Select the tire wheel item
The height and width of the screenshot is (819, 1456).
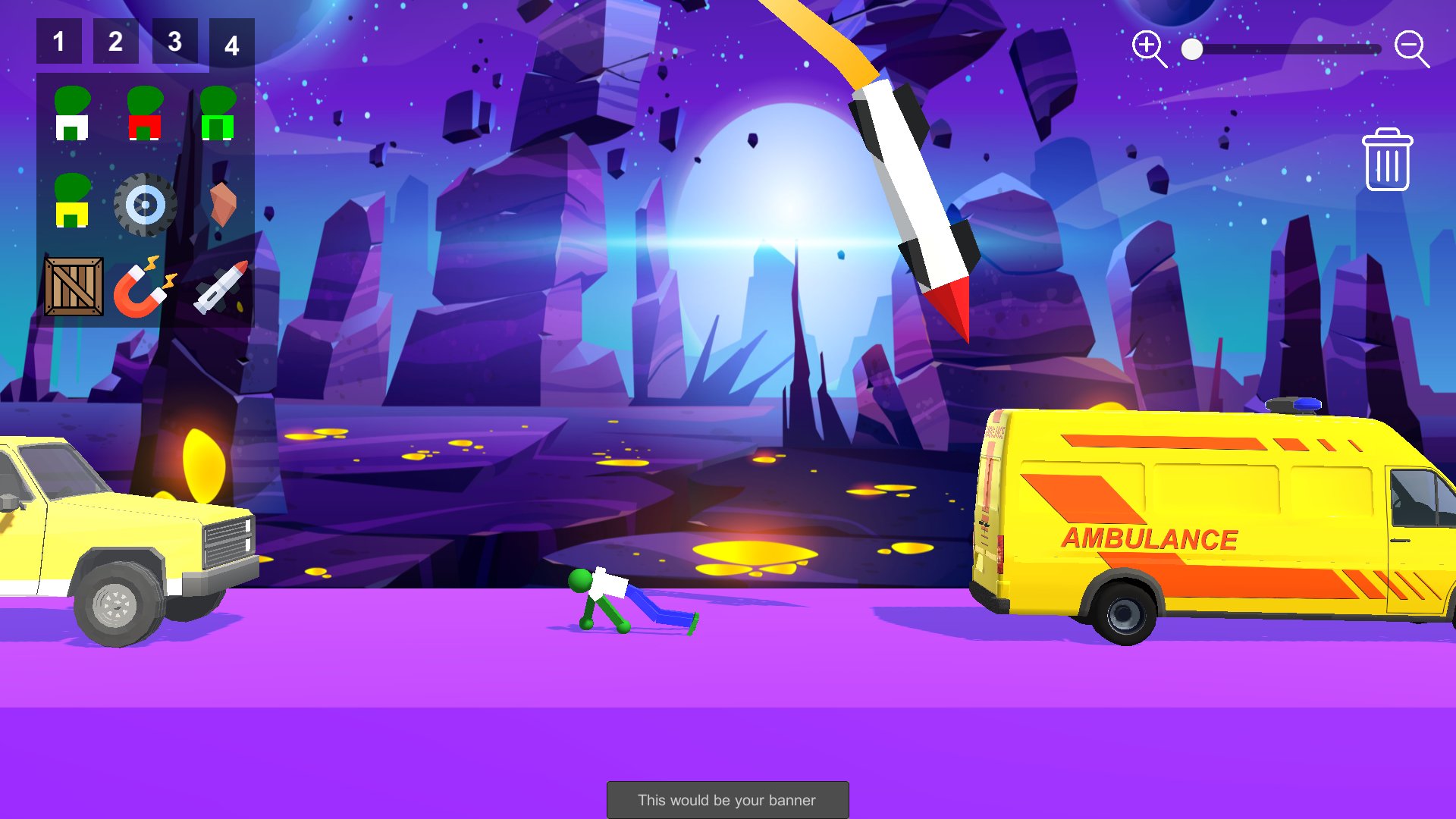145,204
